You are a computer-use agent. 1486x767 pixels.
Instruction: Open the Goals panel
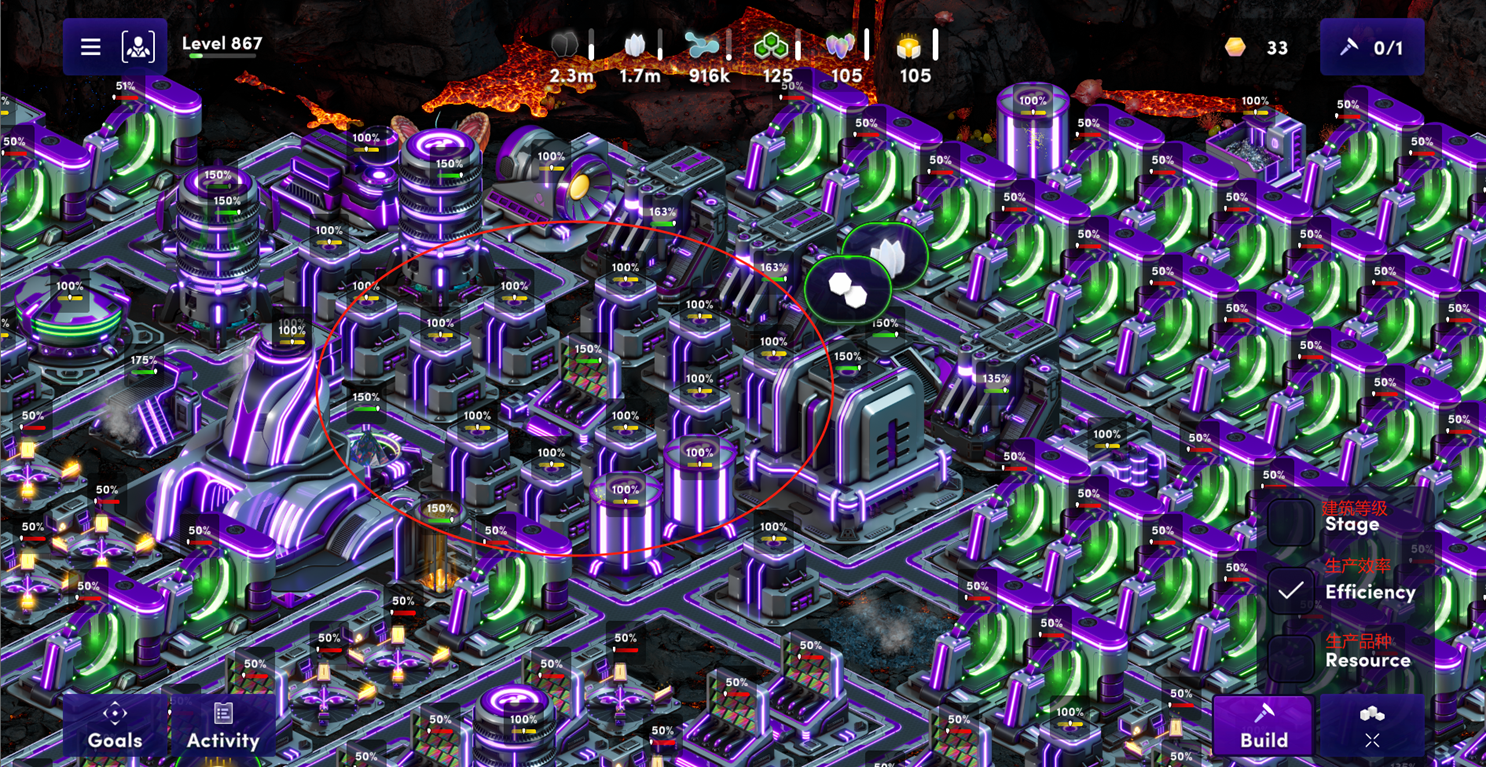115,727
